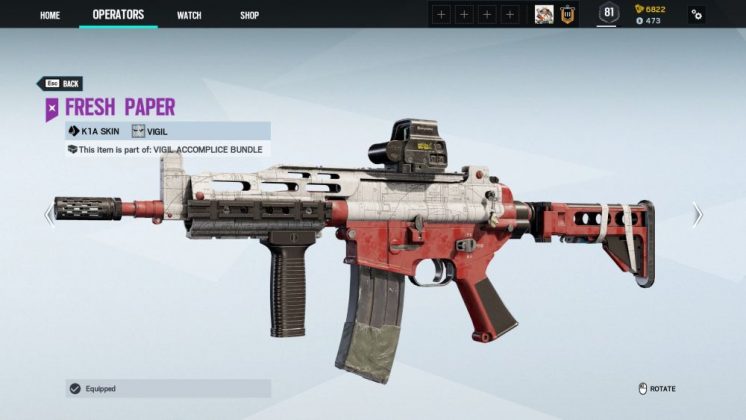Open the Shop tab
This screenshot has height=420, width=746.
(250, 15)
